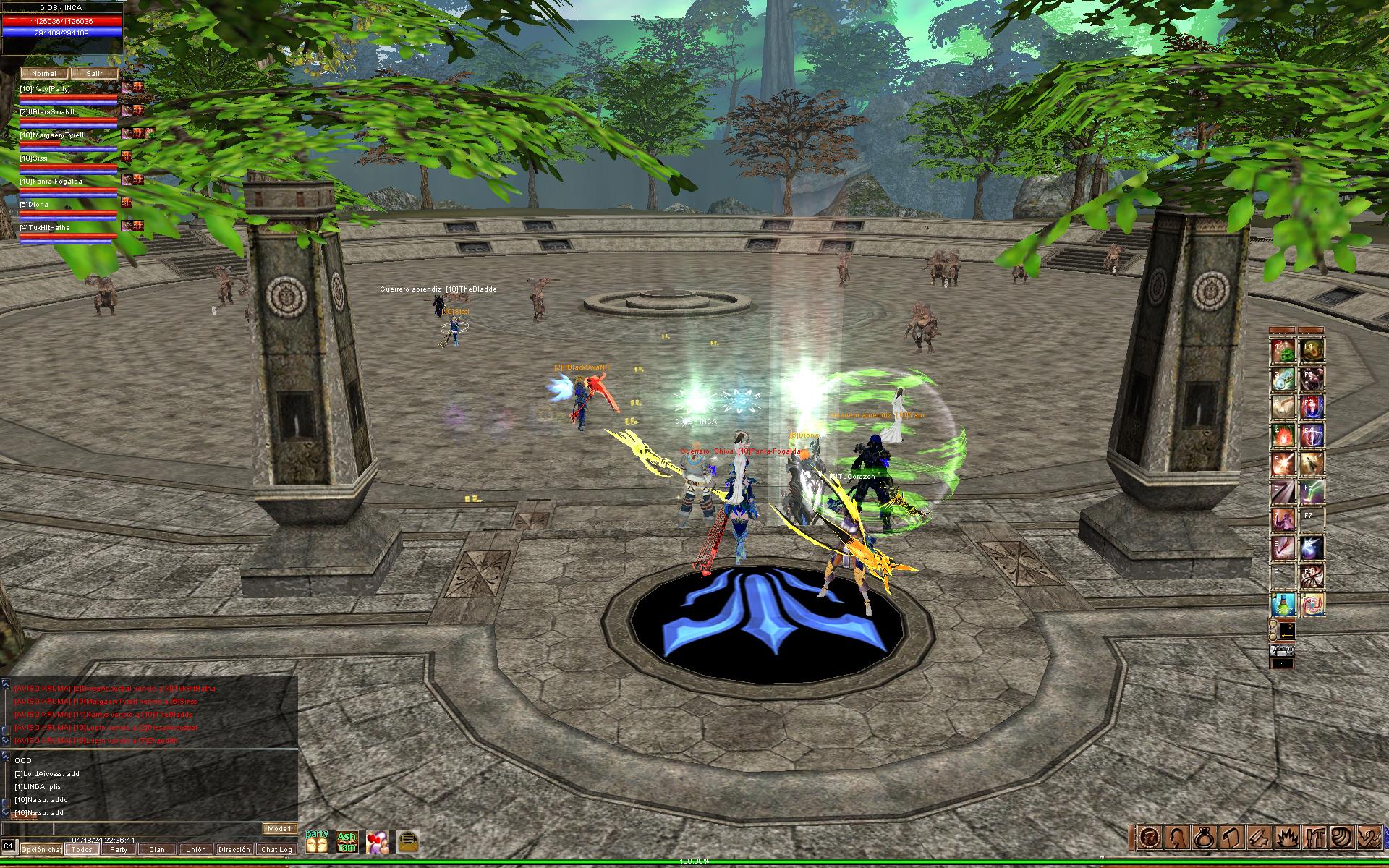Use the green potion in slot 10
Viewport: 1389px width, 868px height.
(x=1283, y=605)
